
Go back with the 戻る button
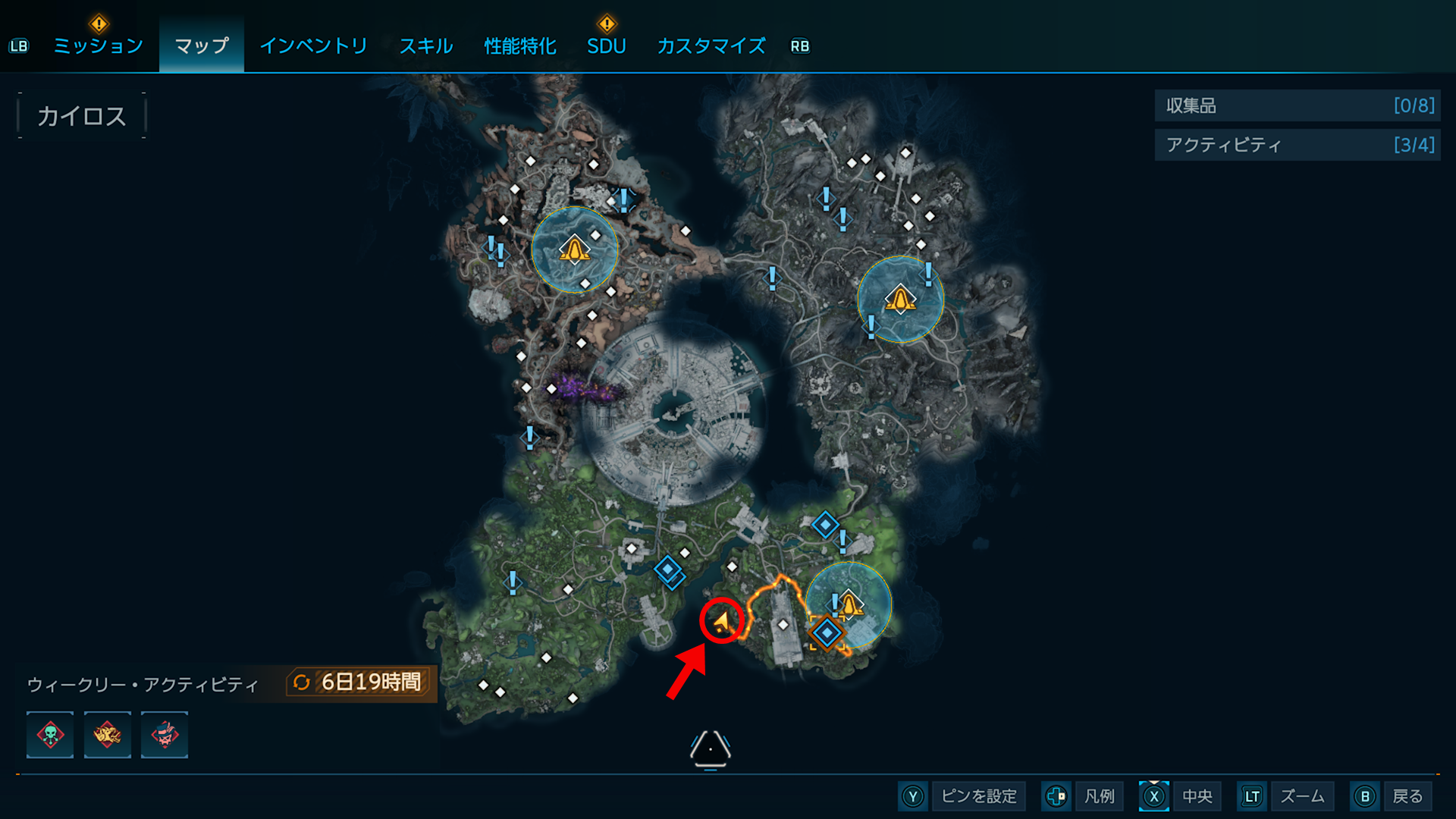1392,796
